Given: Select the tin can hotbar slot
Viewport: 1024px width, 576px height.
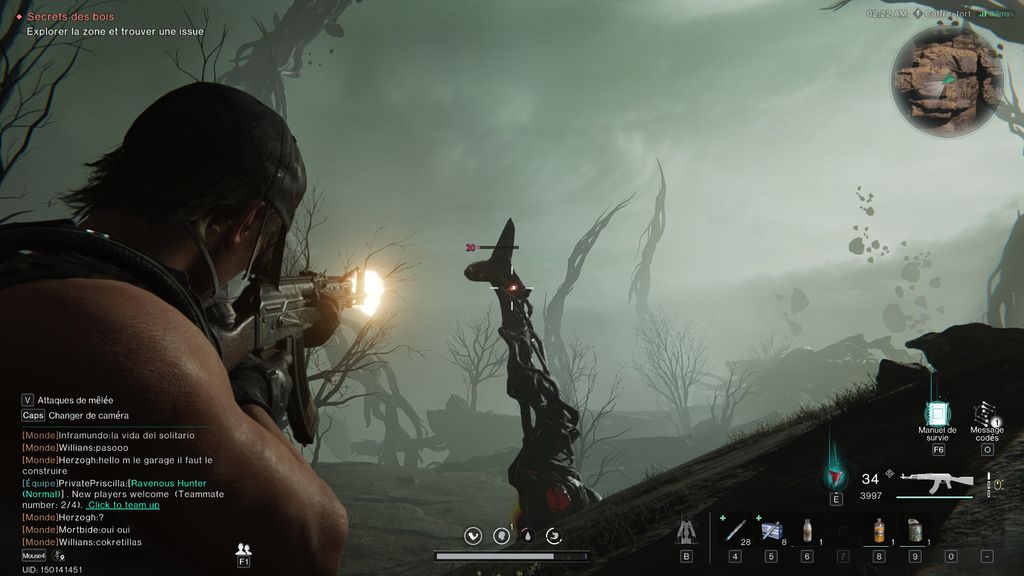Looking at the screenshot, I should tap(914, 530).
